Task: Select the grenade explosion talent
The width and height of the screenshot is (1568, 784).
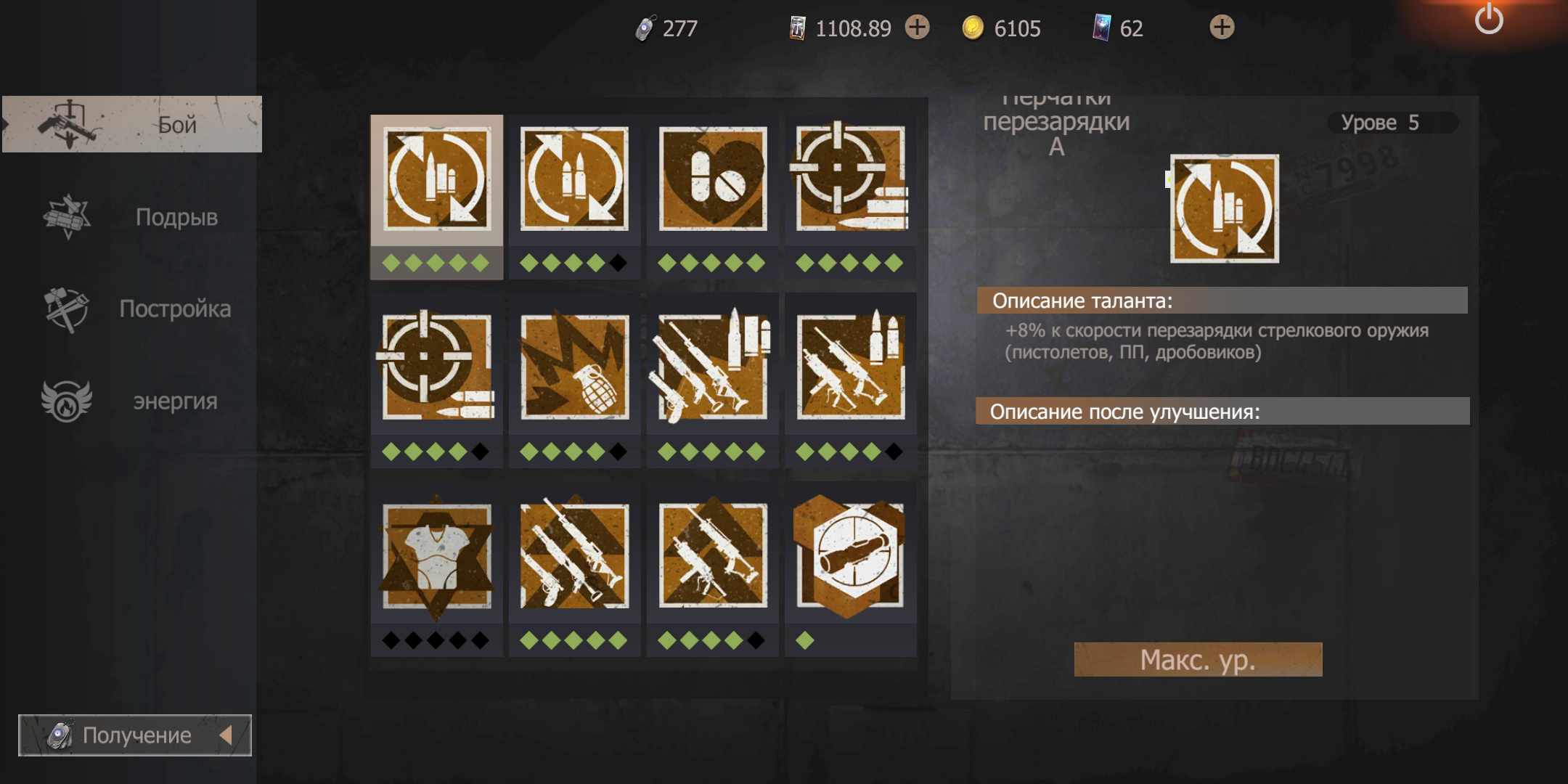Action: (x=574, y=367)
